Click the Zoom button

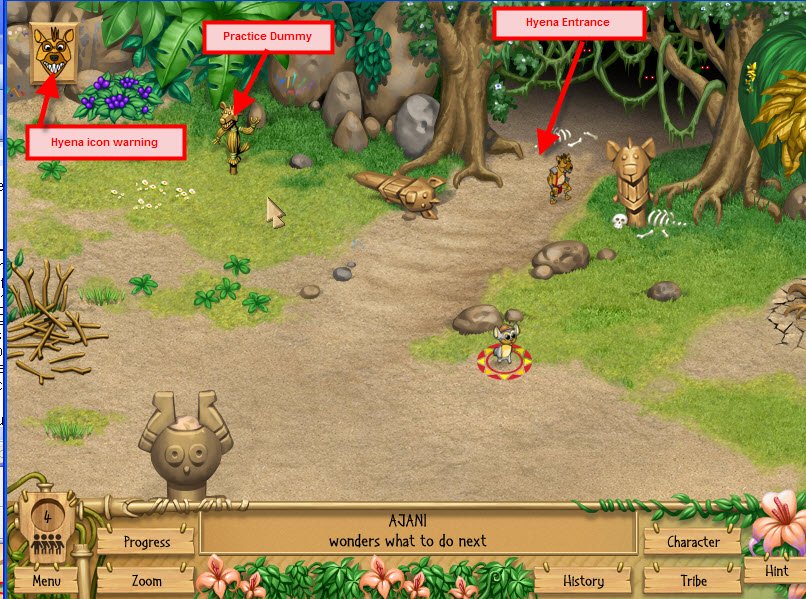click(146, 580)
